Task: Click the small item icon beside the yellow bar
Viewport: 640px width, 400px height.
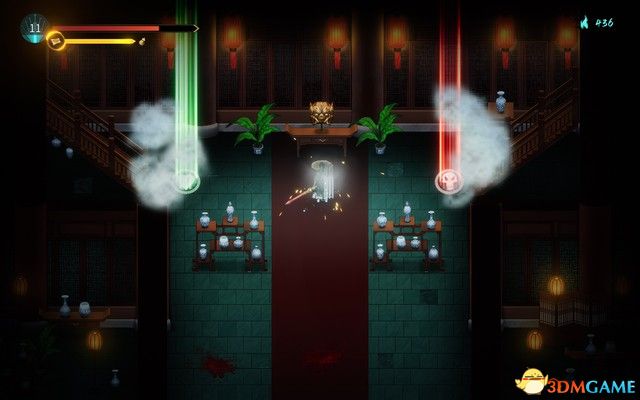Action: (142, 42)
